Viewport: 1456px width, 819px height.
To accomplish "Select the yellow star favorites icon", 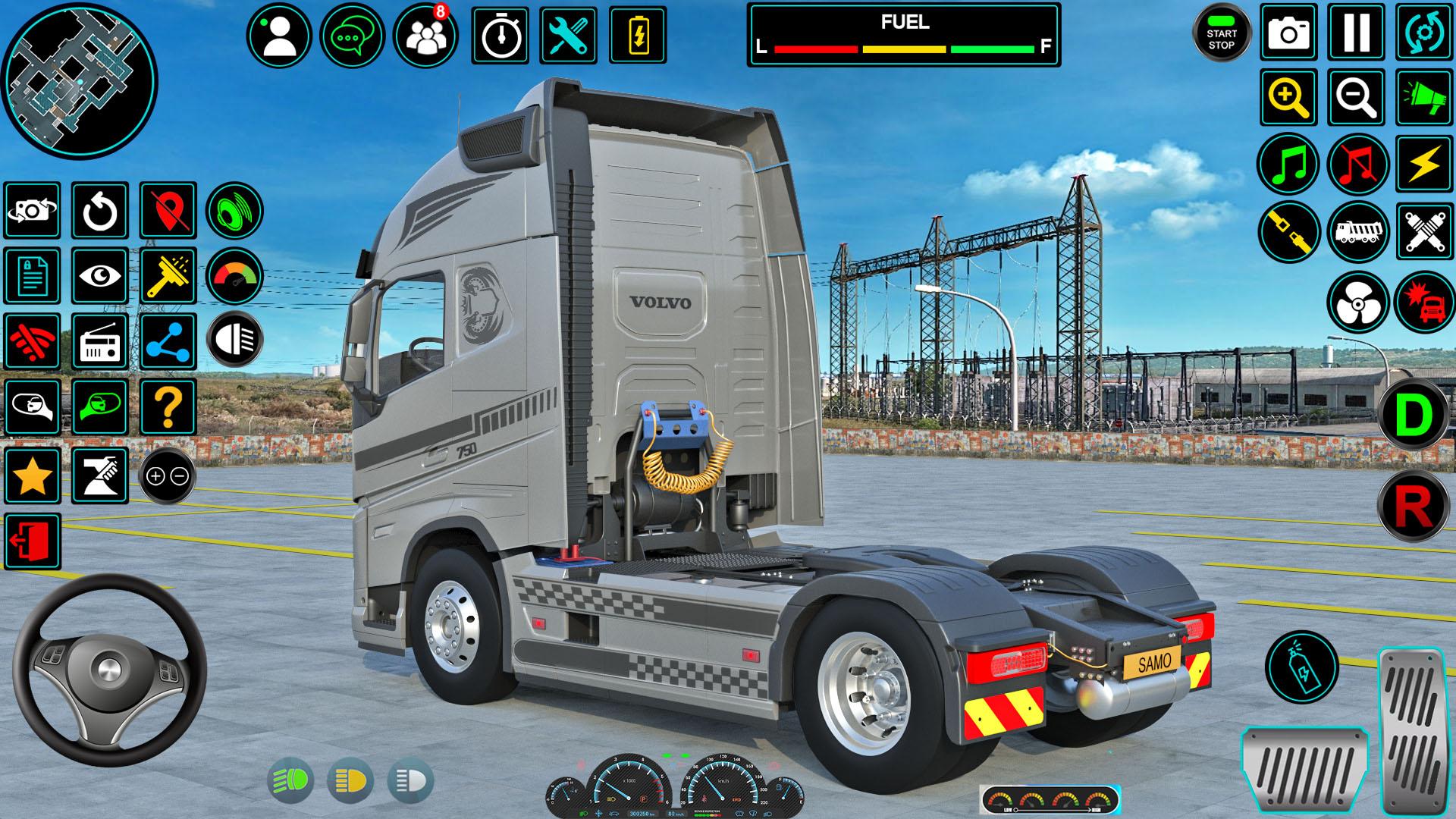I will tap(33, 476).
